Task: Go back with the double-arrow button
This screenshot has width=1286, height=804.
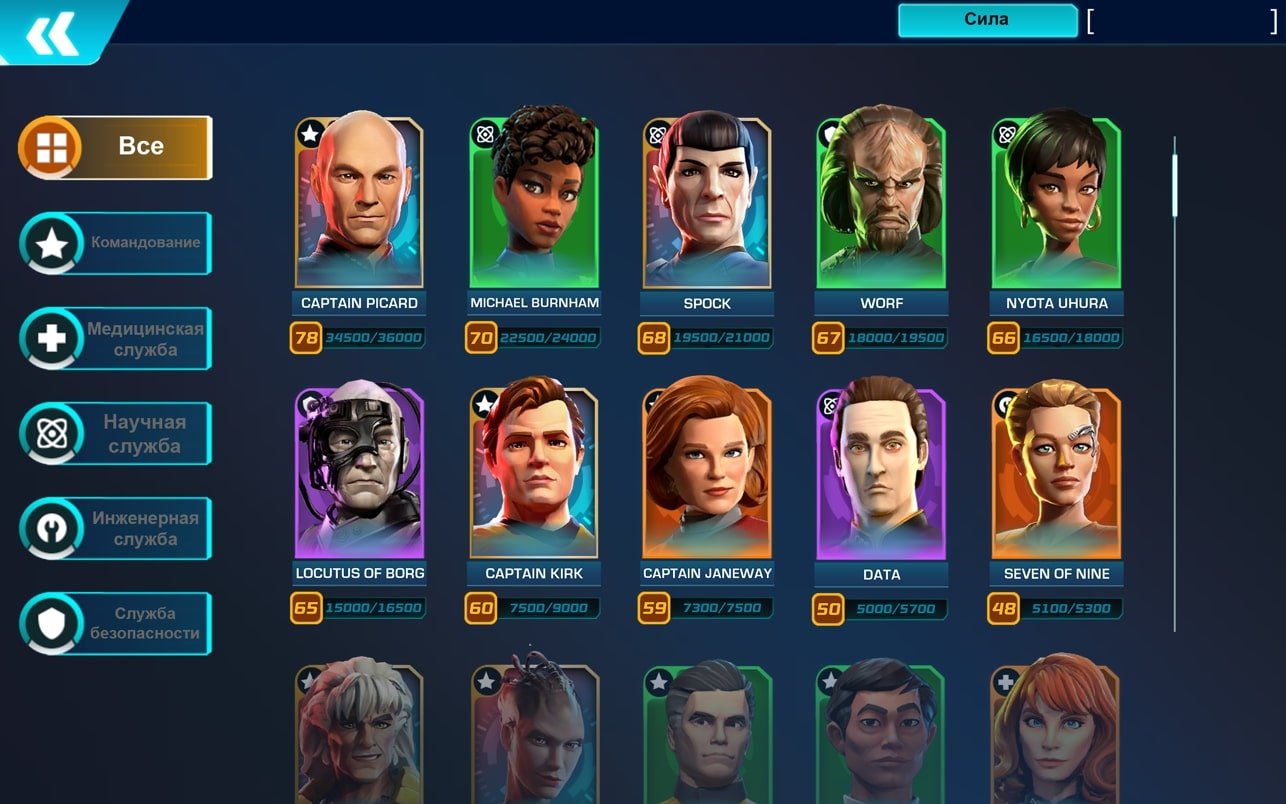Action: (x=52, y=34)
